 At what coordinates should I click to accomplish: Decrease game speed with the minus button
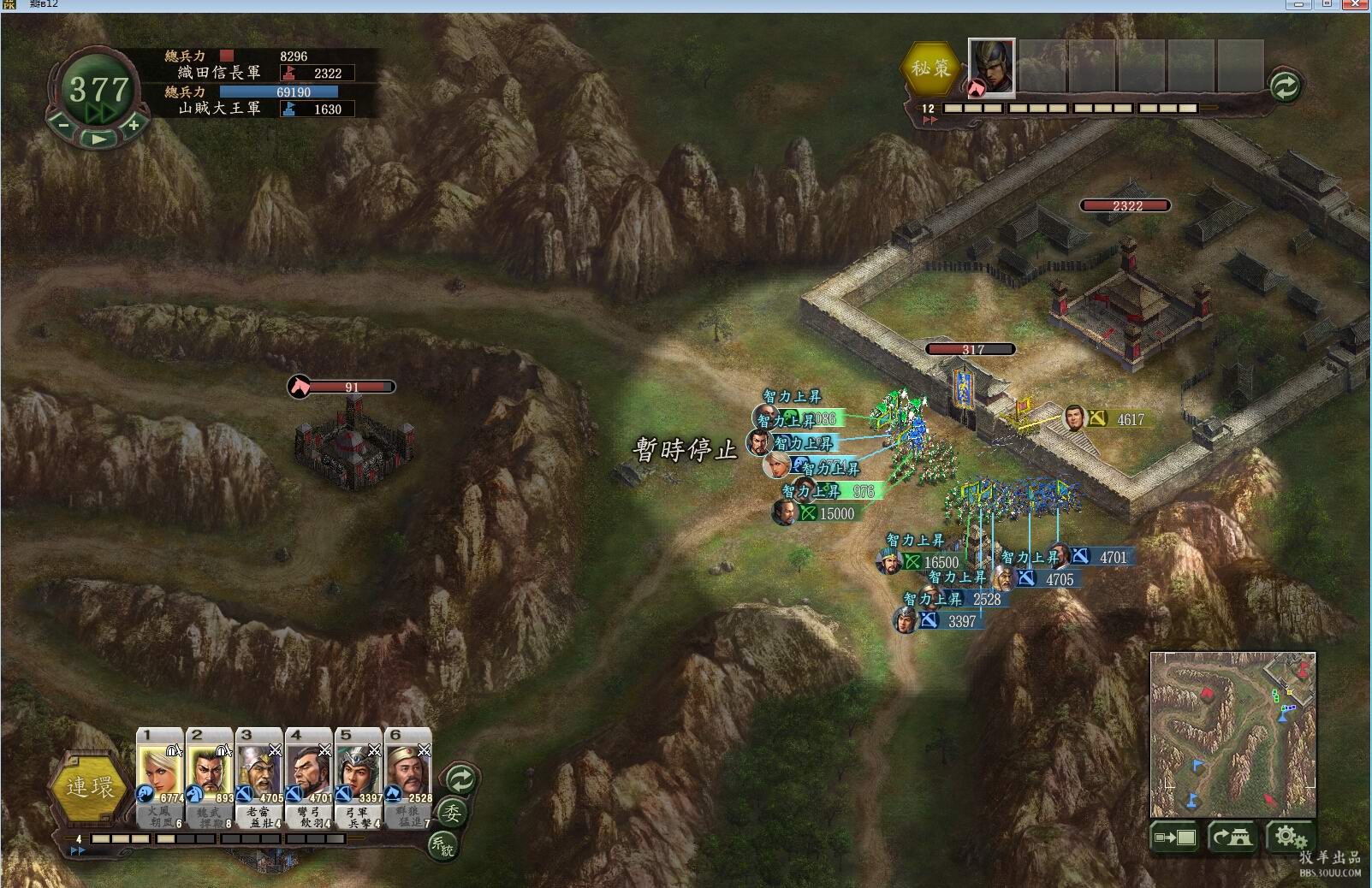63,124
